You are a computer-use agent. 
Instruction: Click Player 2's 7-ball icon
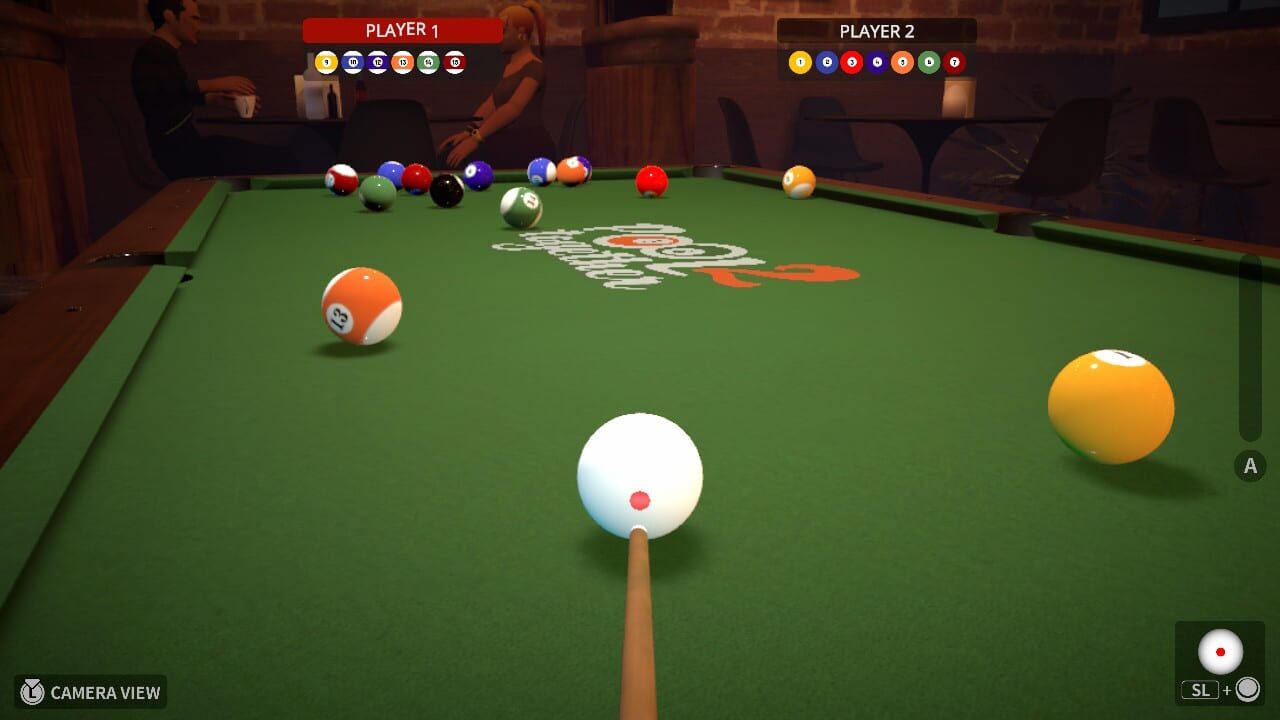point(955,61)
